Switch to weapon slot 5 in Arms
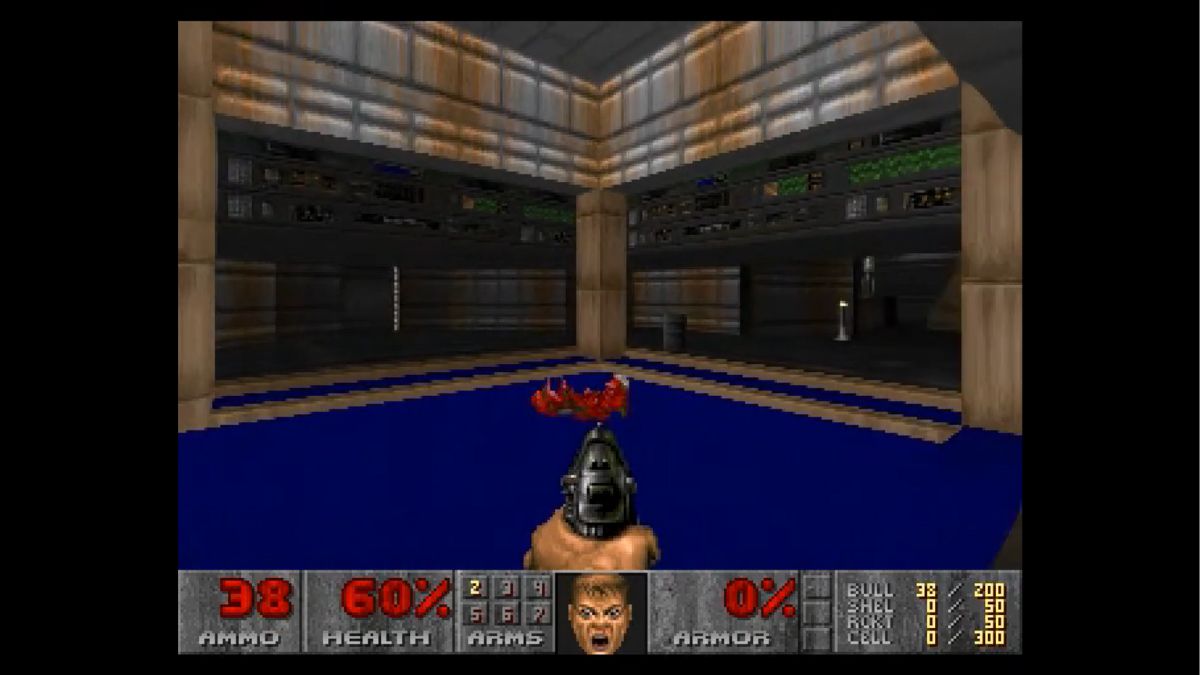The height and width of the screenshot is (675, 1200). click(x=475, y=612)
